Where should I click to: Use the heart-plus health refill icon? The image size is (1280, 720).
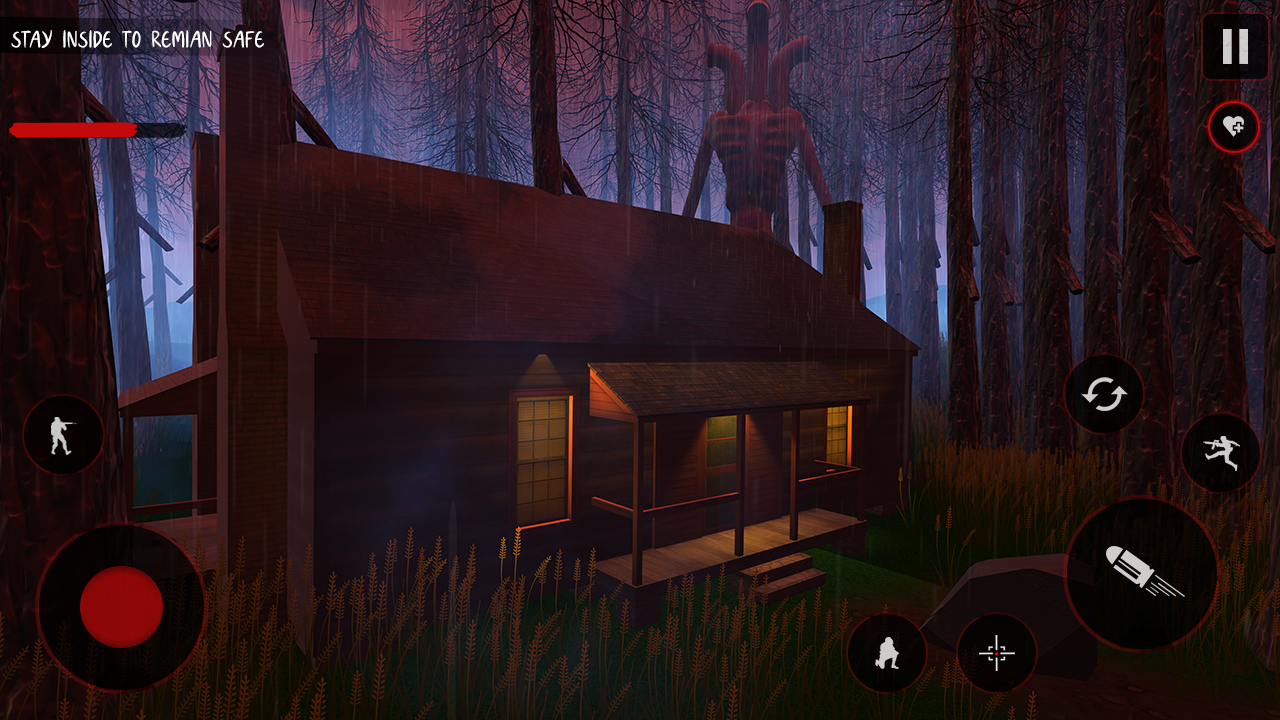point(1233,127)
